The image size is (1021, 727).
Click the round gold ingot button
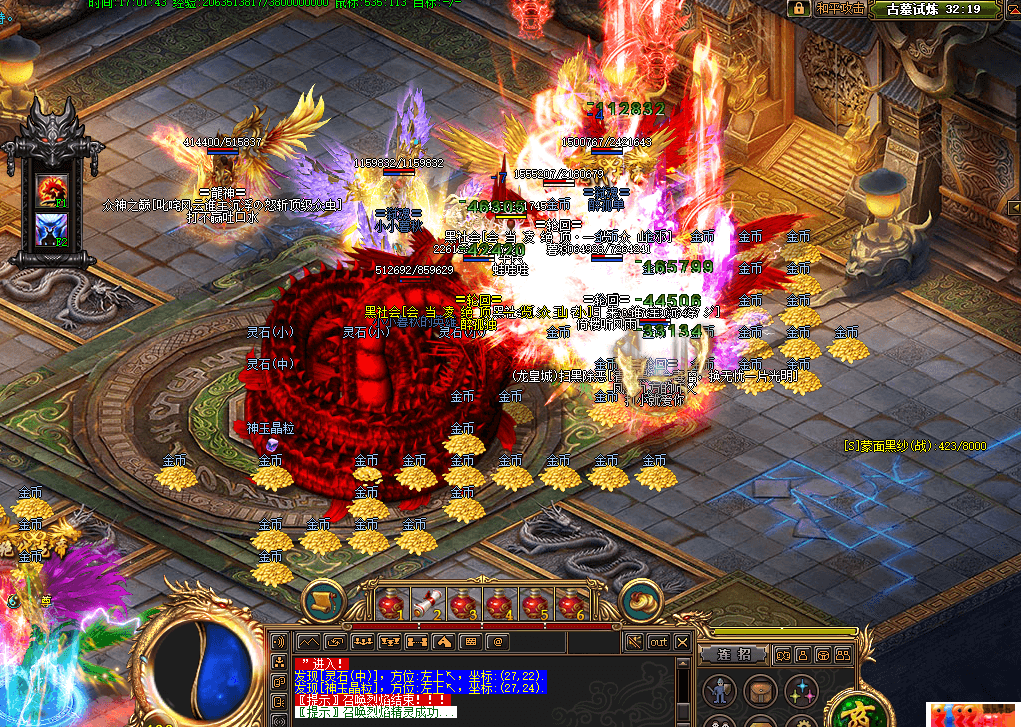point(641,600)
